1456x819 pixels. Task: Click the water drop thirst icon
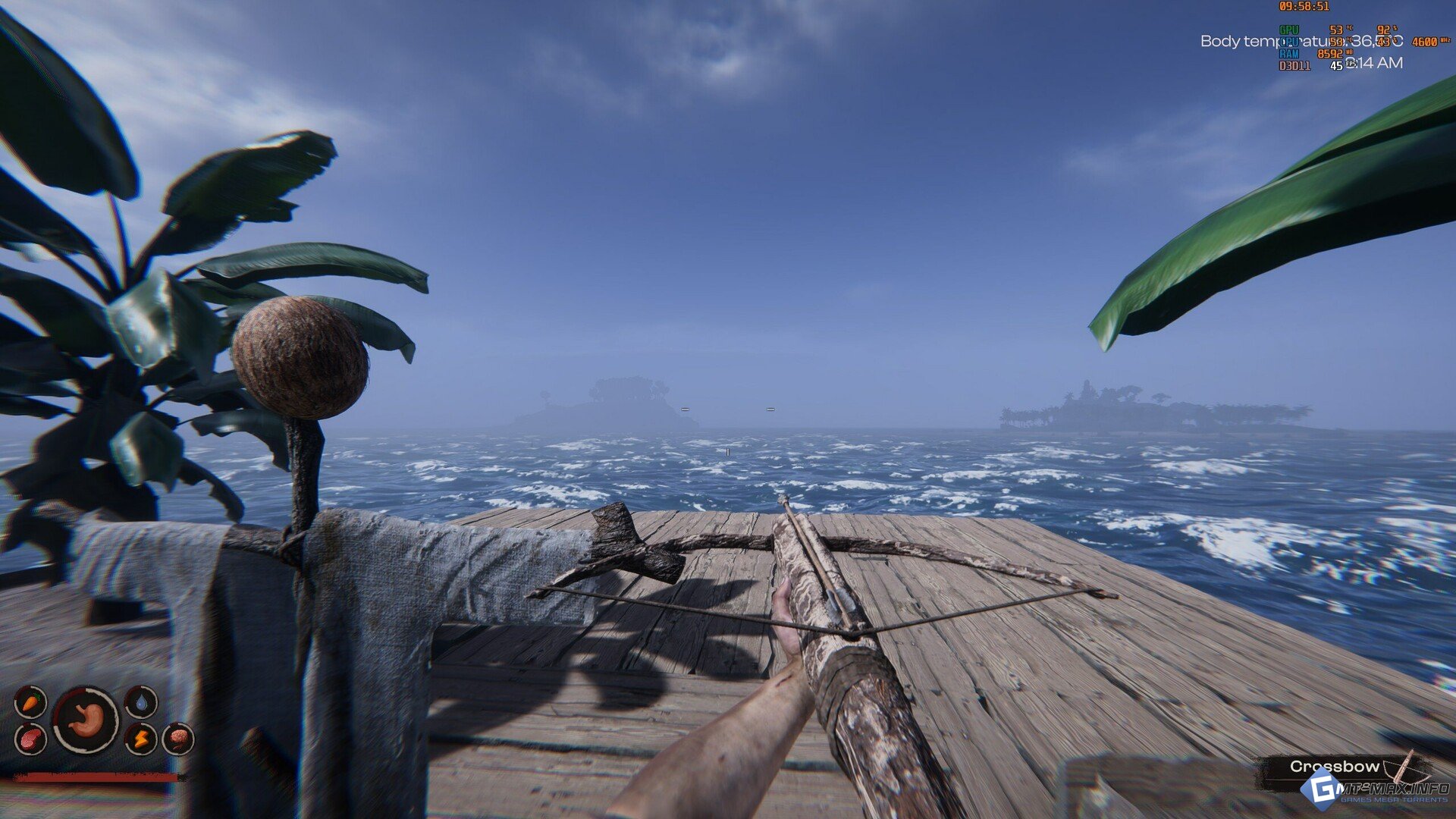click(141, 702)
